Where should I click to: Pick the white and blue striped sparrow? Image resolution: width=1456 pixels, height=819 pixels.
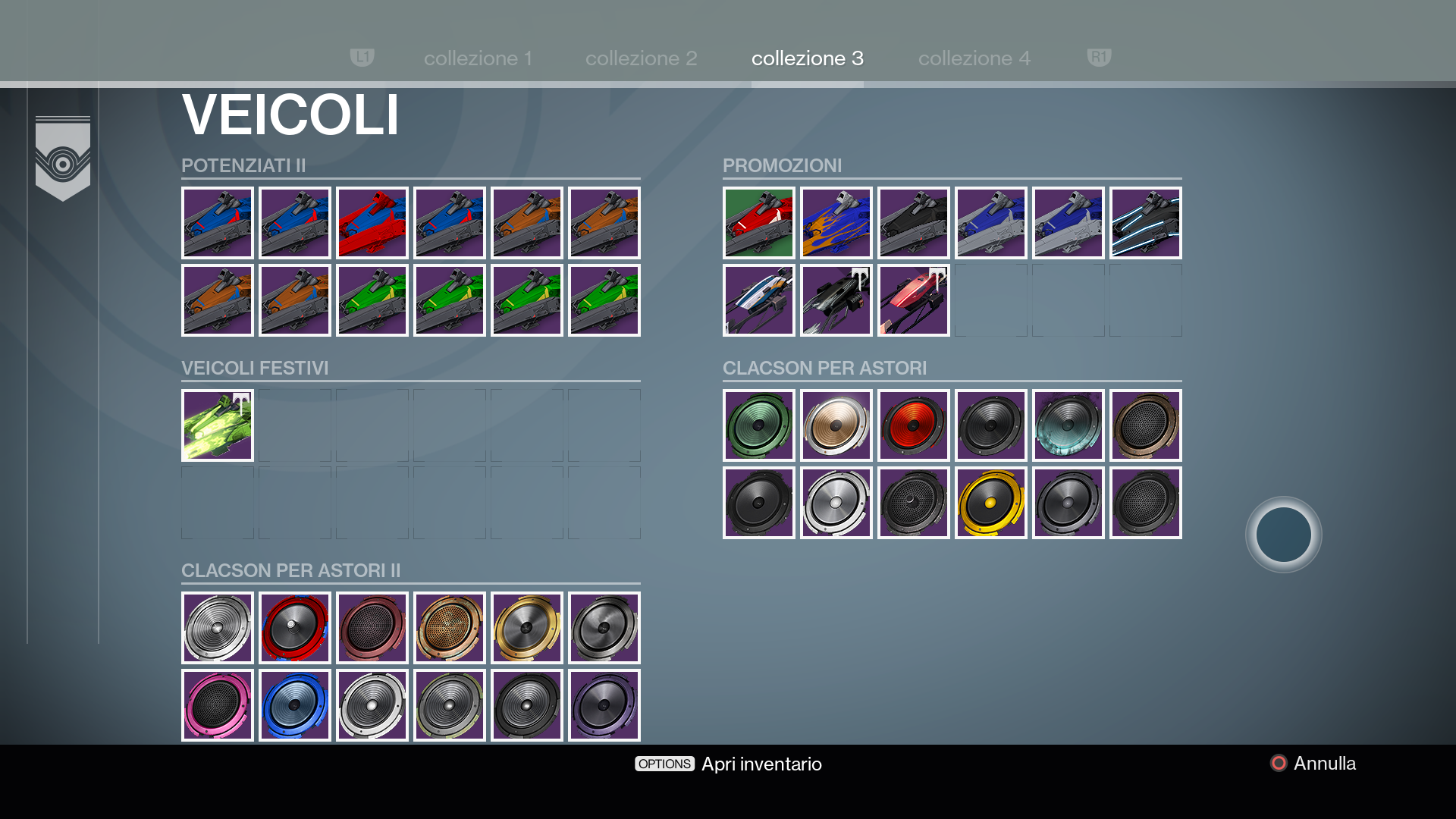pos(759,300)
